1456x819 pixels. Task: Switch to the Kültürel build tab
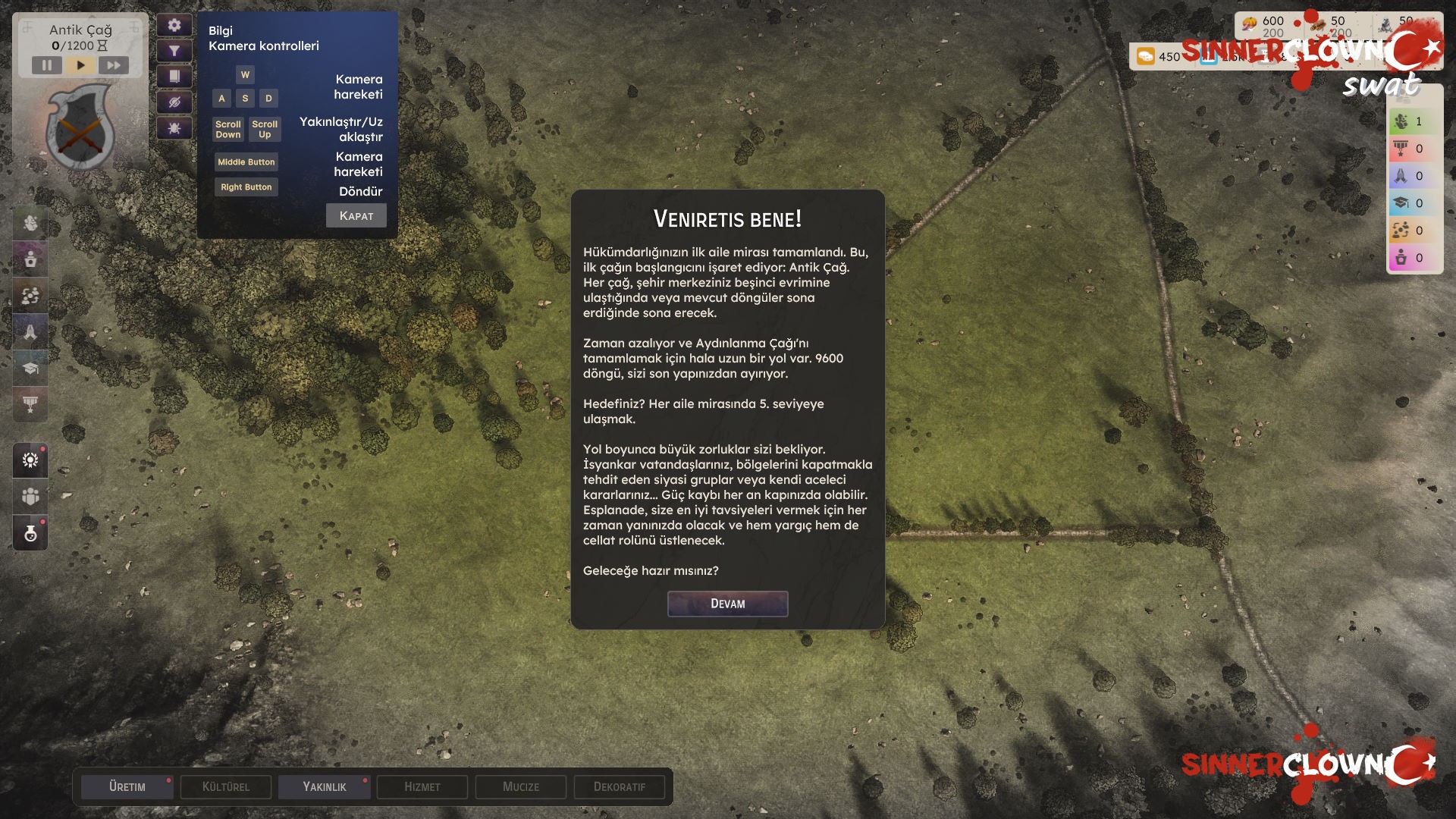pyautogui.click(x=226, y=787)
